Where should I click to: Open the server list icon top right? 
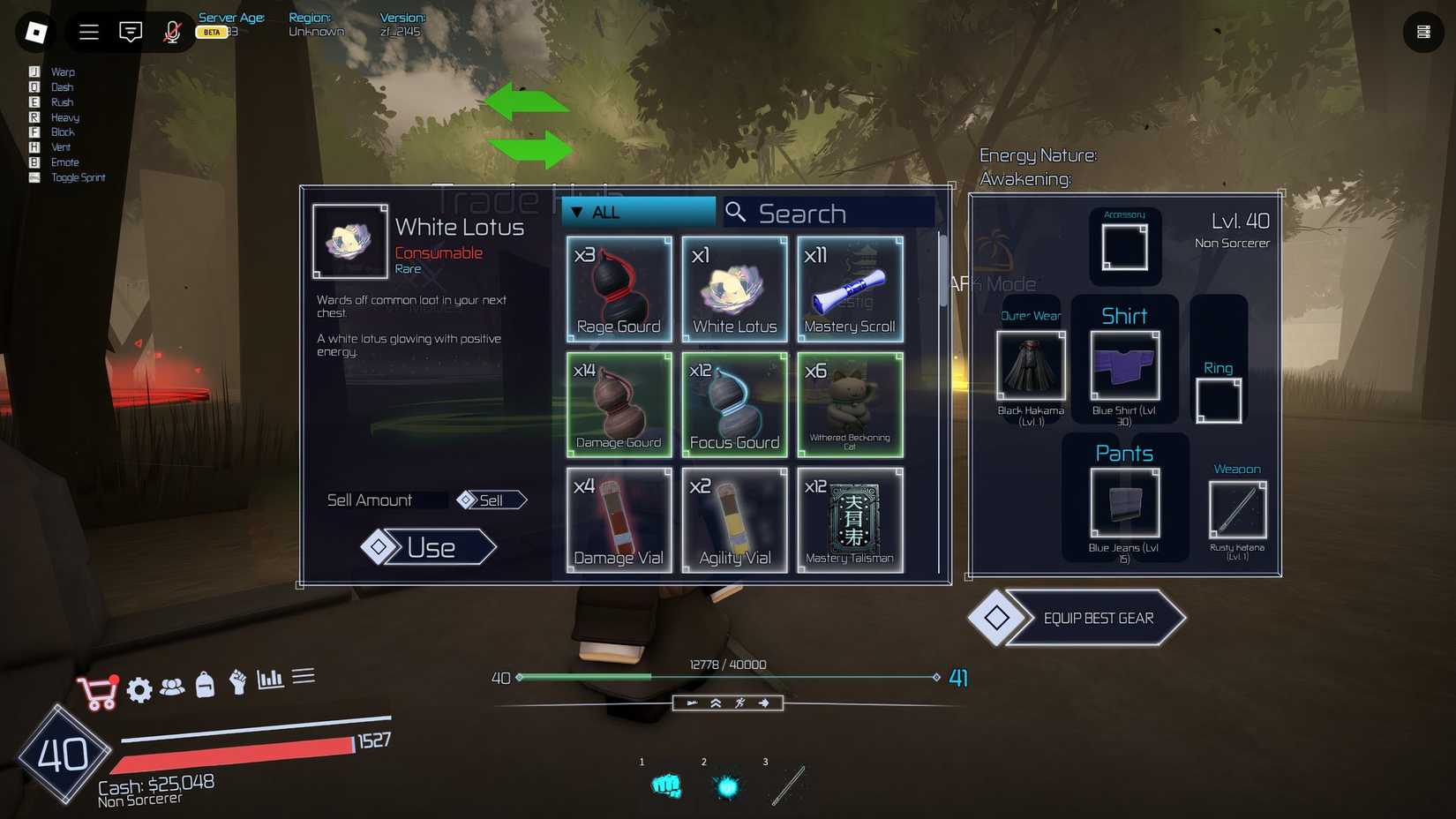1422,32
